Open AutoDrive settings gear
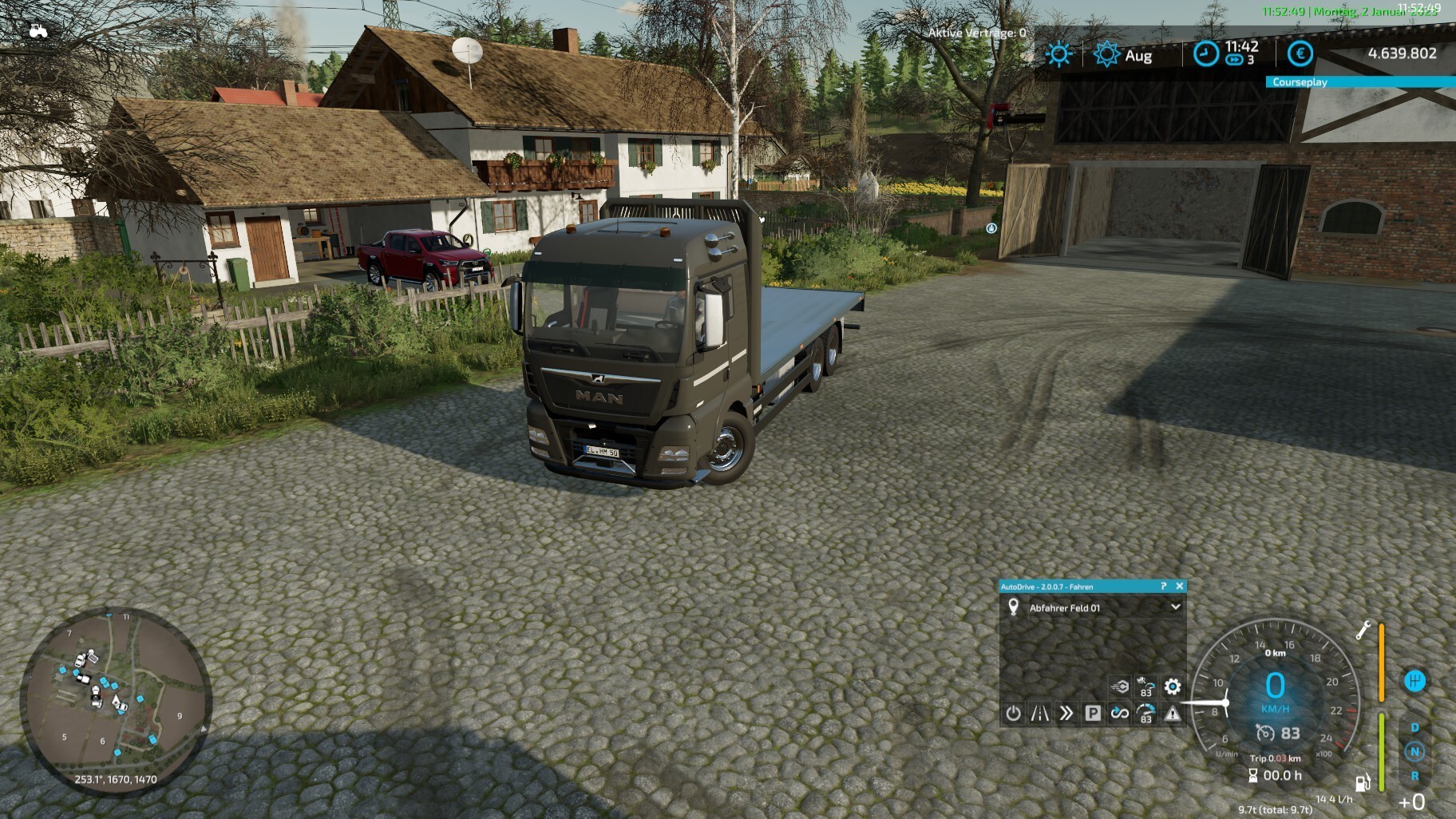1456x819 pixels. click(x=1172, y=686)
